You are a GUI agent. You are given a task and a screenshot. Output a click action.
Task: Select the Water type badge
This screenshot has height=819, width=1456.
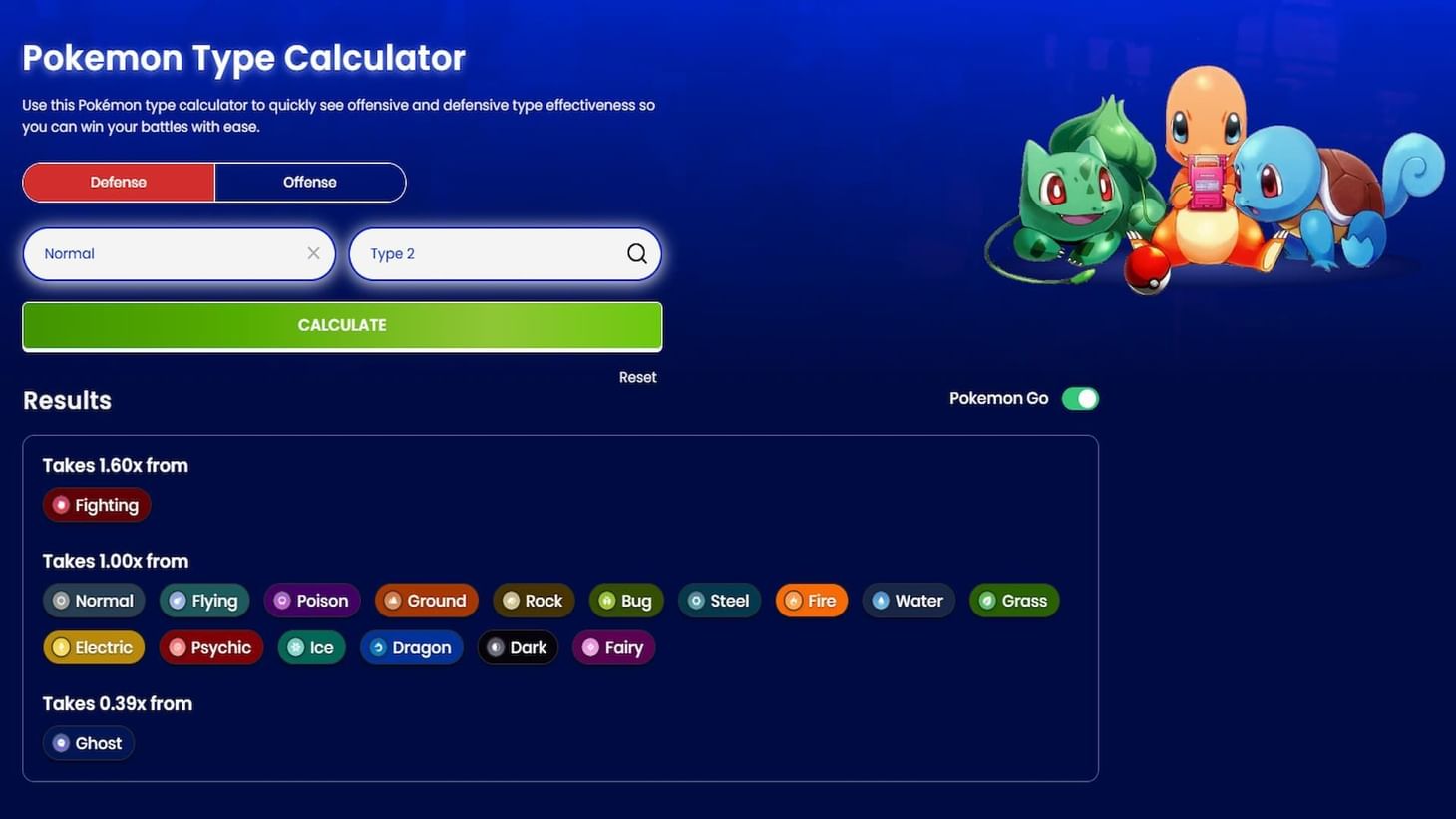tap(907, 600)
